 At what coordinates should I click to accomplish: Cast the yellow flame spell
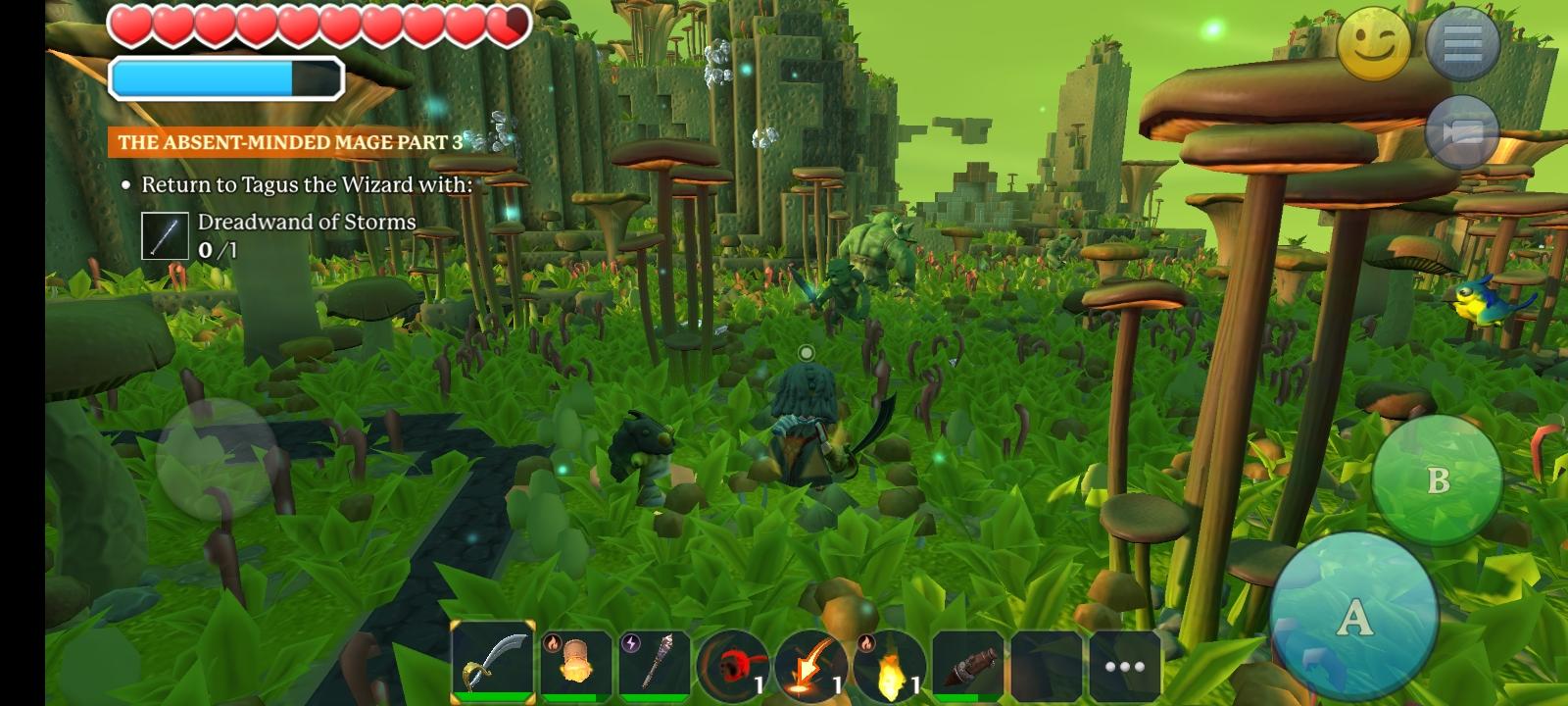click(x=890, y=667)
